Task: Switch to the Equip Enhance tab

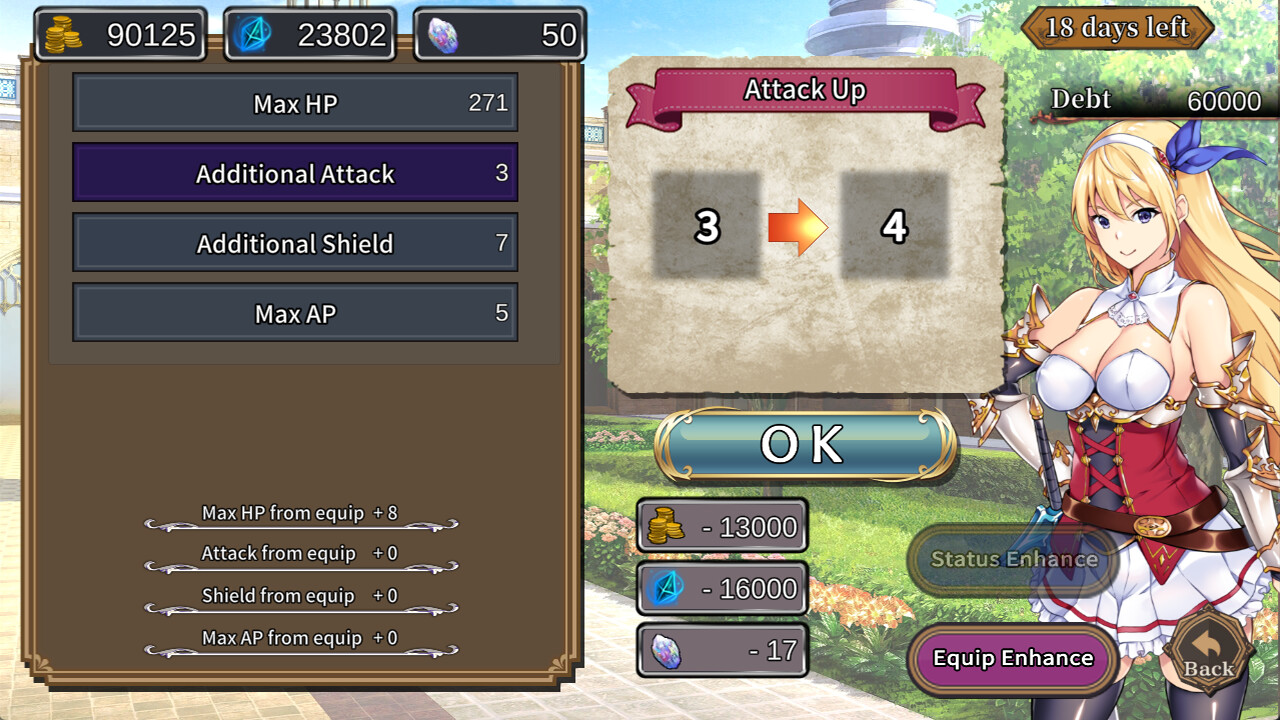Action: 1012,659
